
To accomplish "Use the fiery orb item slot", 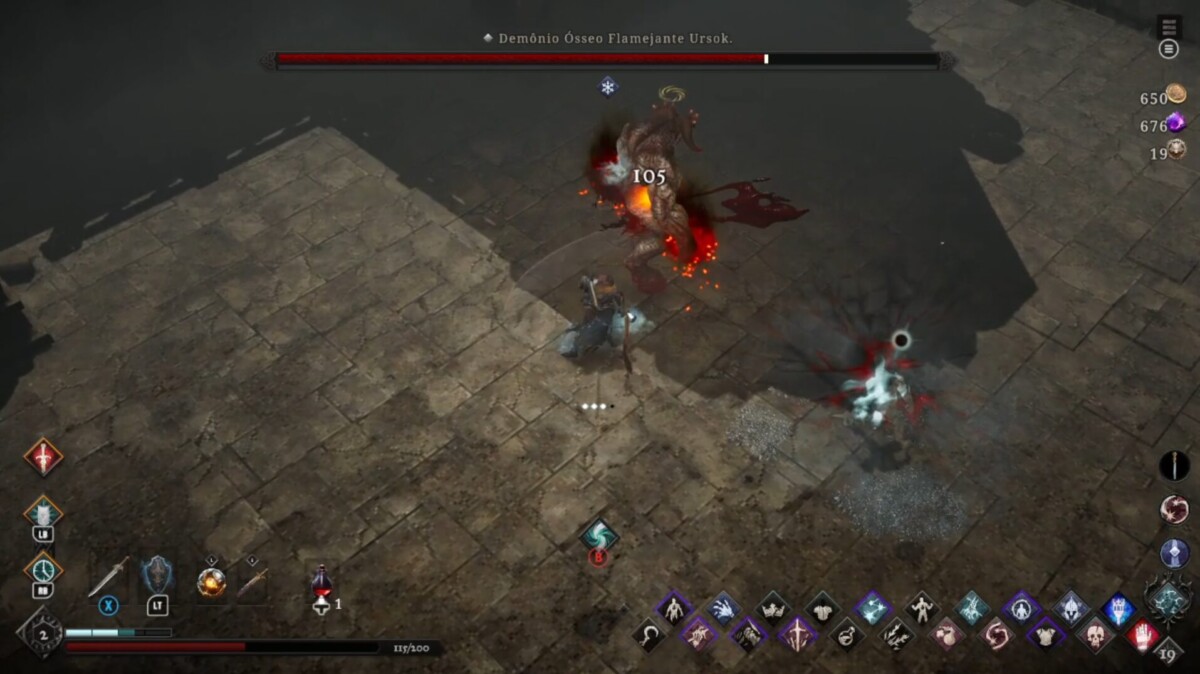I will 211,581.
